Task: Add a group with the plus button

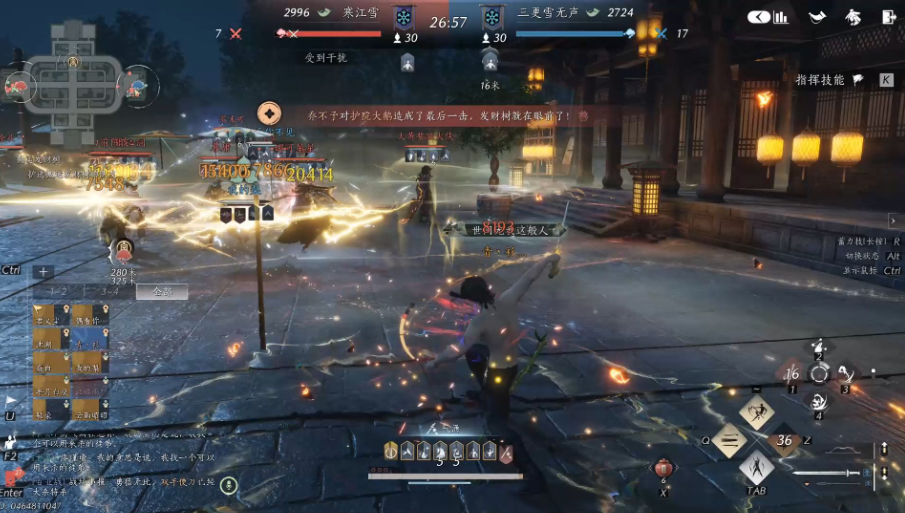Action: point(43,271)
